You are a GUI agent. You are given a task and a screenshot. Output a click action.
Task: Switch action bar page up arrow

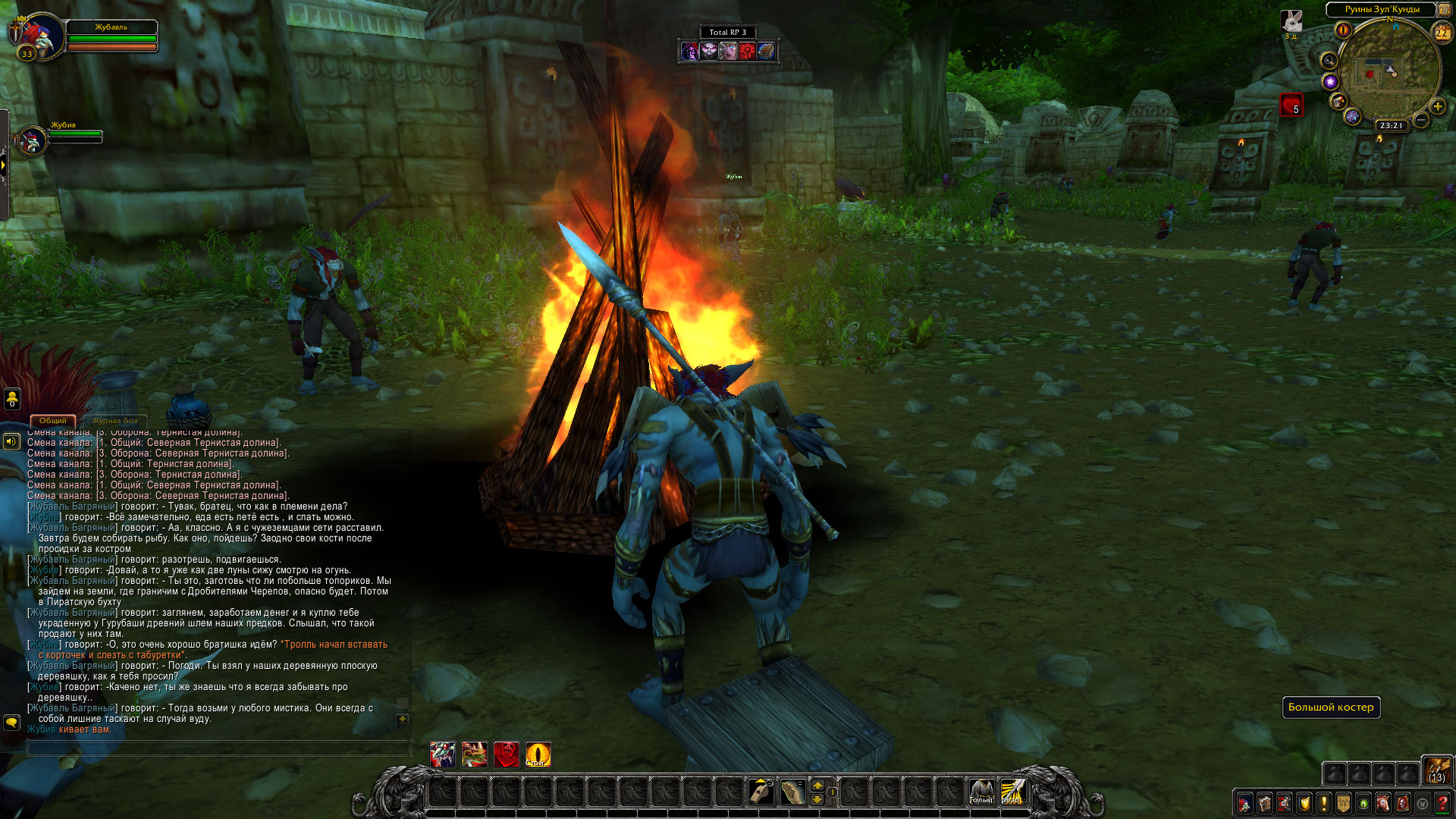[x=817, y=785]
